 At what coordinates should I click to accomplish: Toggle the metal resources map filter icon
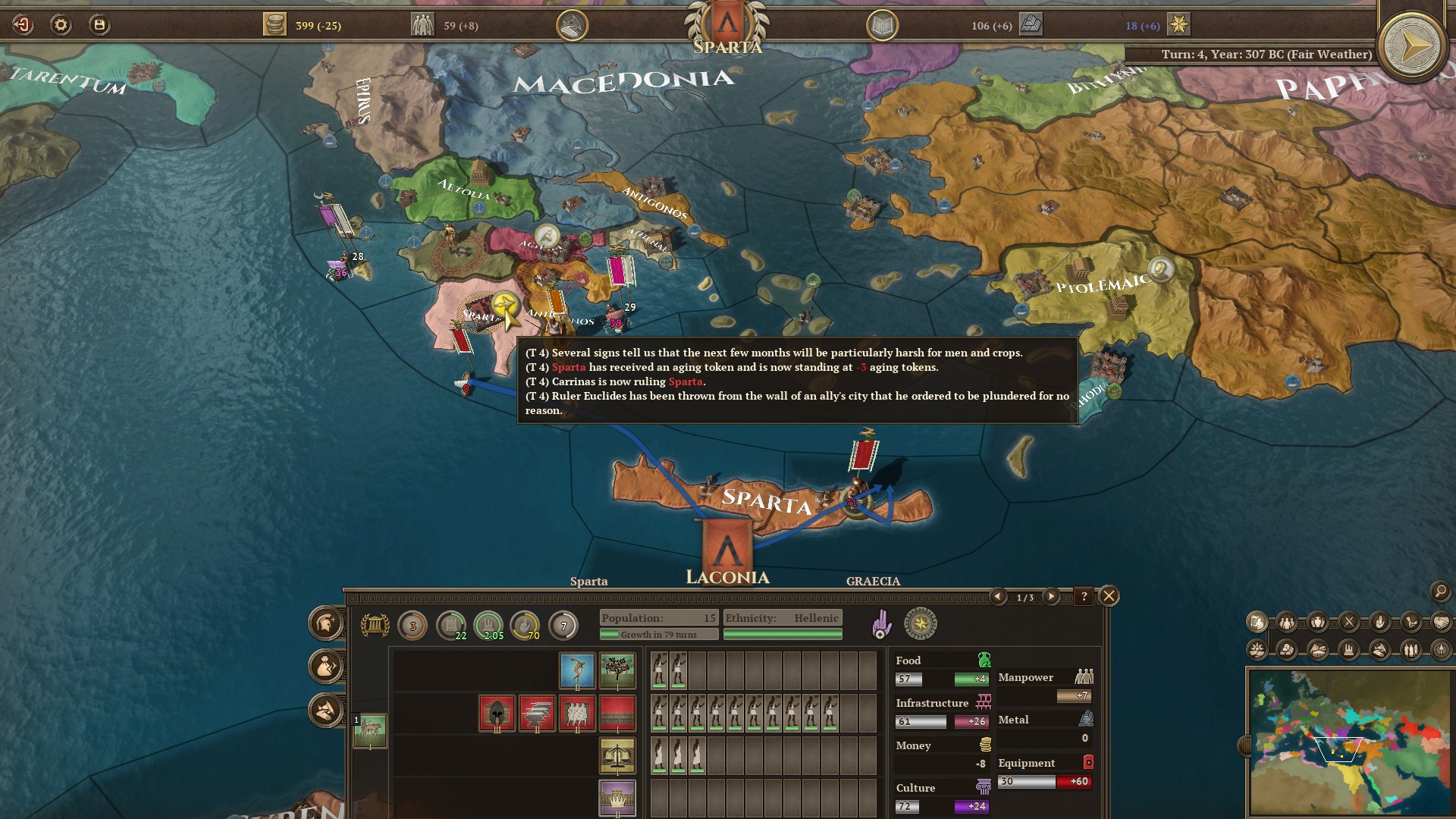point(1286,651)
